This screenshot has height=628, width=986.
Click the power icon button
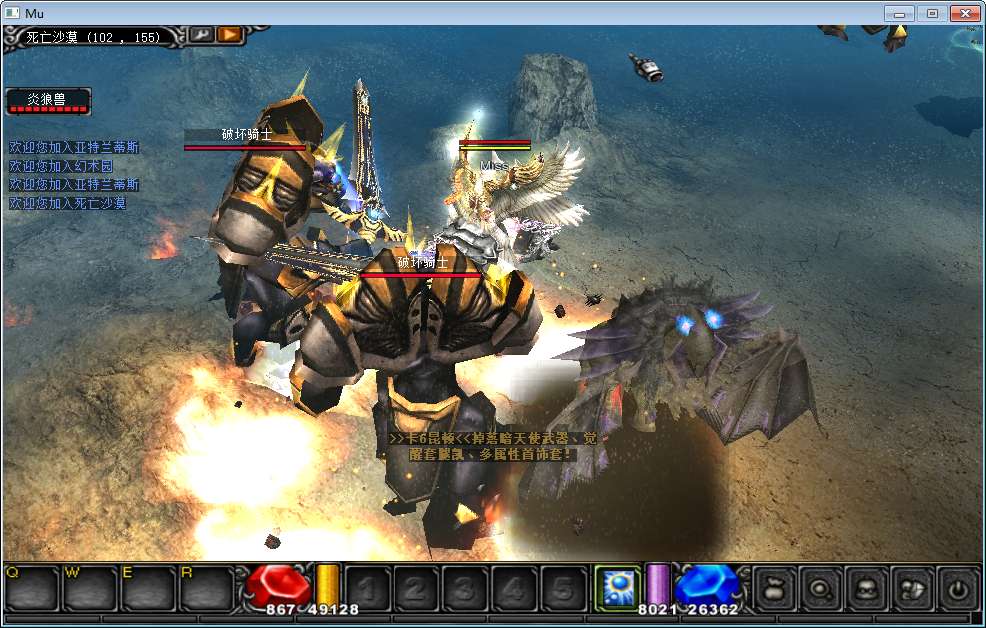pos(958,589)
